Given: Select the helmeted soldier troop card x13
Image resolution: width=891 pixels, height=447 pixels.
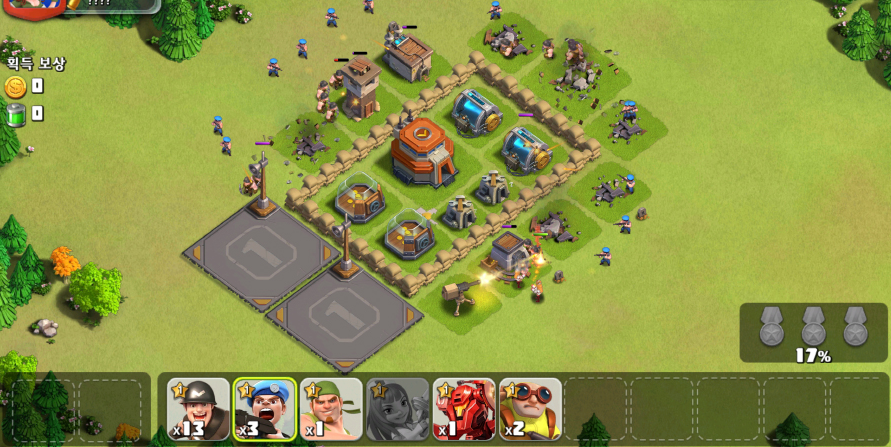Looking at the screenshot, I should click(x=198, y=409).
